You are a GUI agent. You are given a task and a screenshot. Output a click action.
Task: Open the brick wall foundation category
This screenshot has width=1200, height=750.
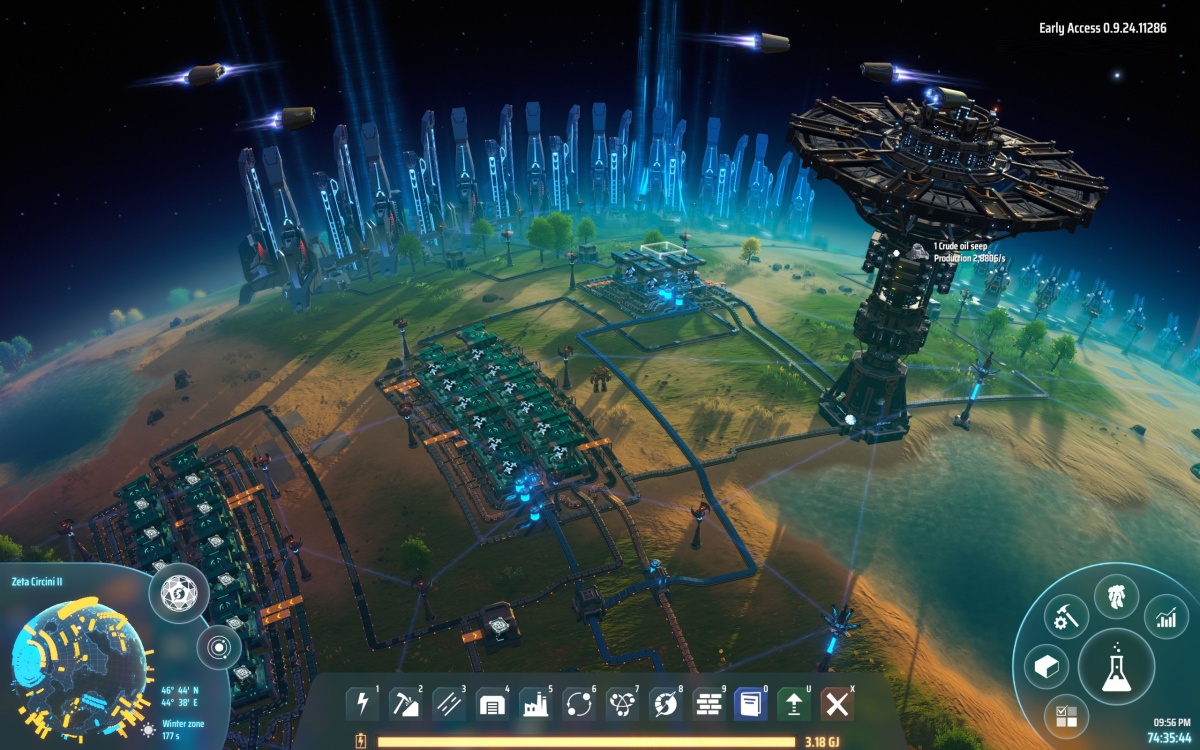[708, 704]
